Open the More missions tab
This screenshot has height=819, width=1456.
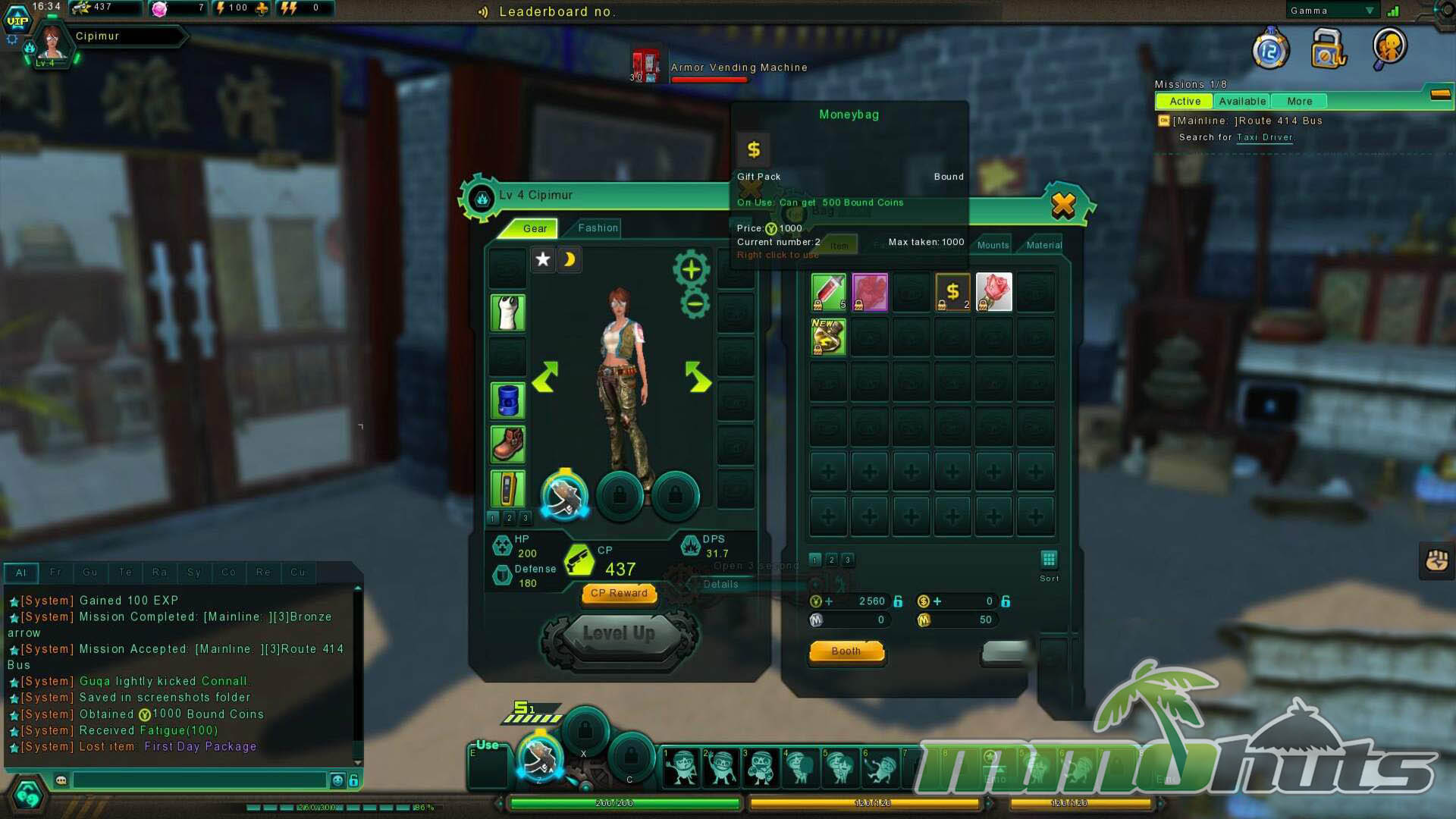tap(1299, 102)
